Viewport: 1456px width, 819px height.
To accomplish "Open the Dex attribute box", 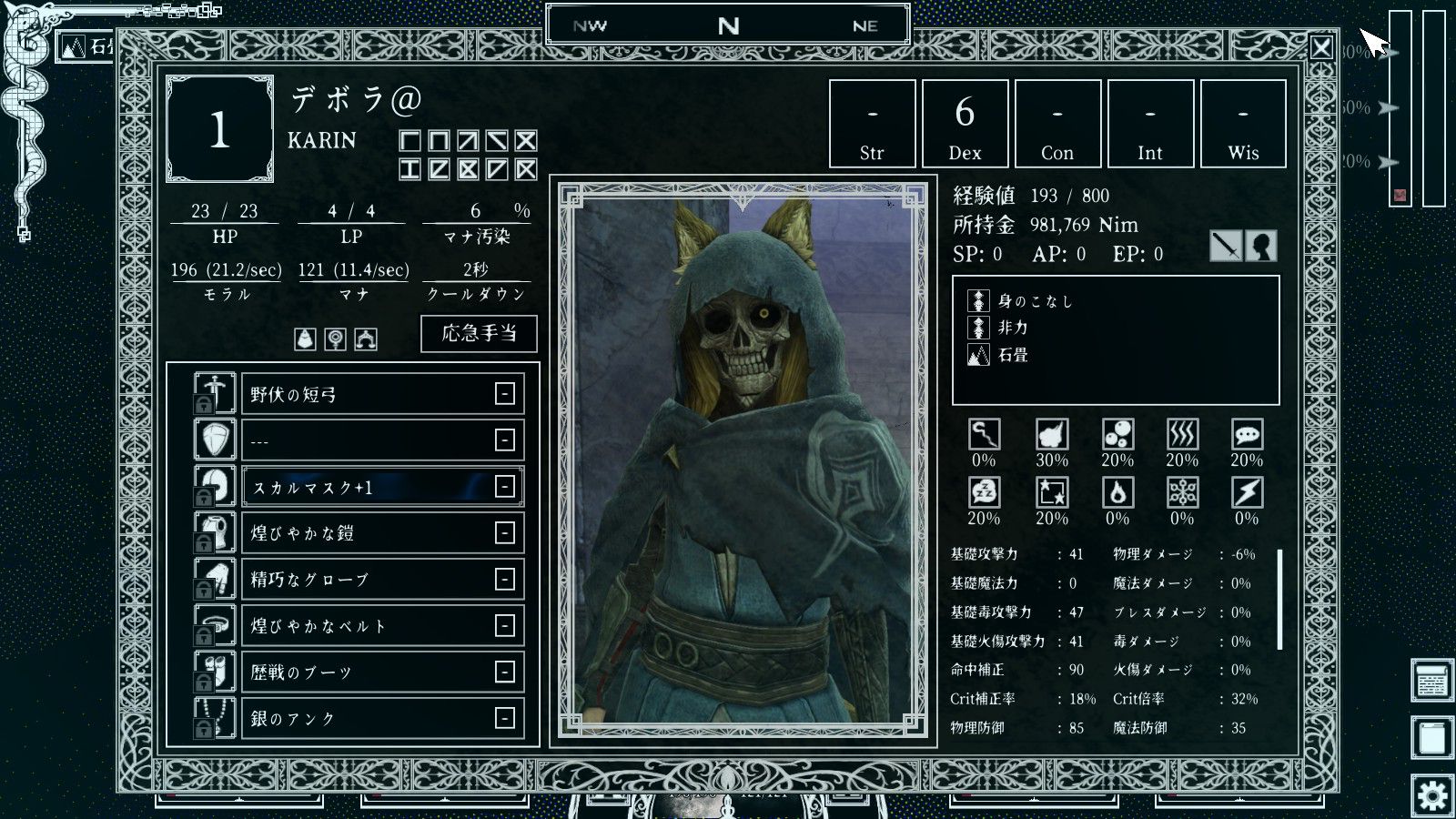I will [x=965, y=124].
